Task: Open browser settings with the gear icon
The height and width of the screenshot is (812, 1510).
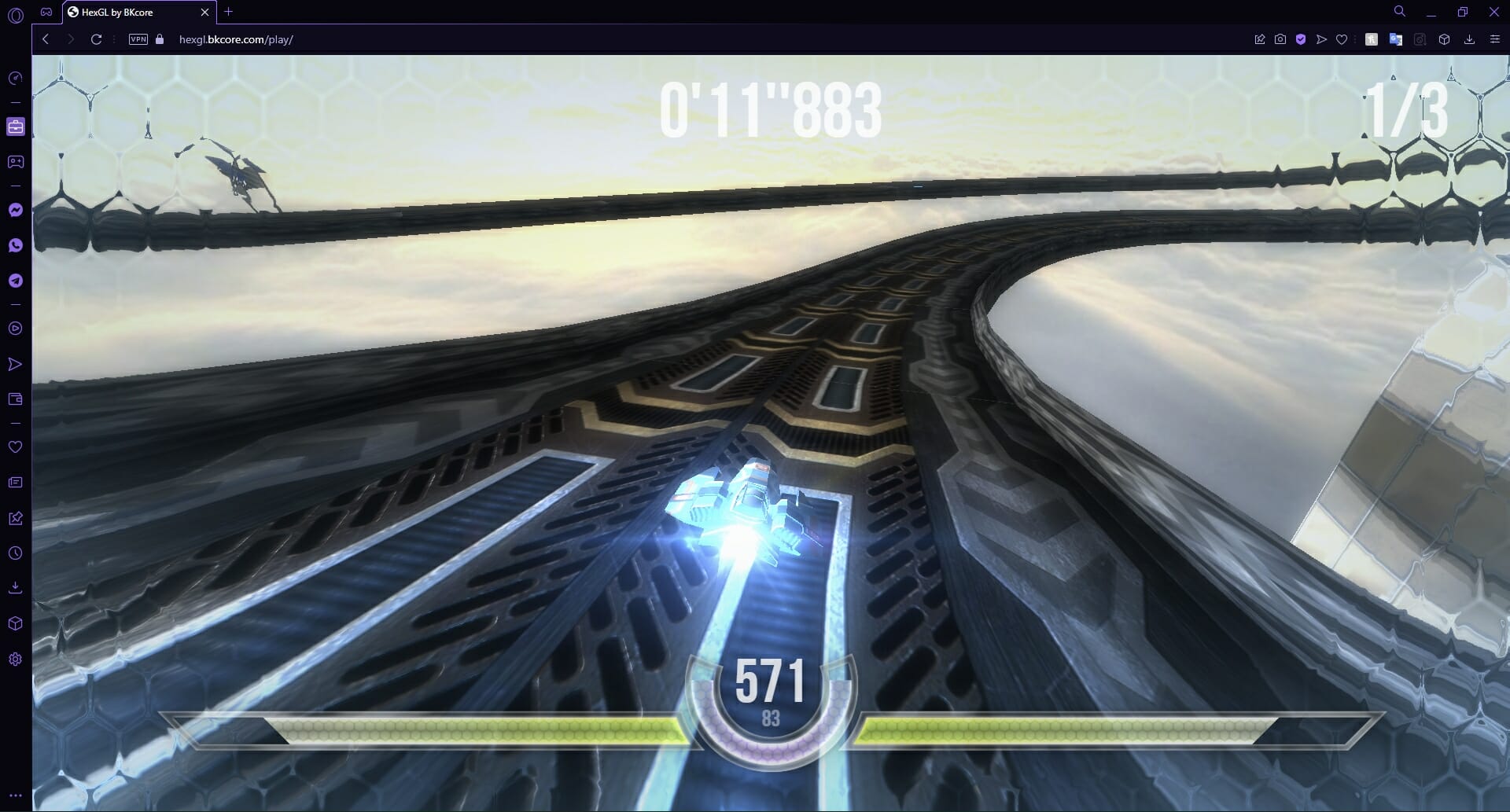Action: tap(15, 660)
